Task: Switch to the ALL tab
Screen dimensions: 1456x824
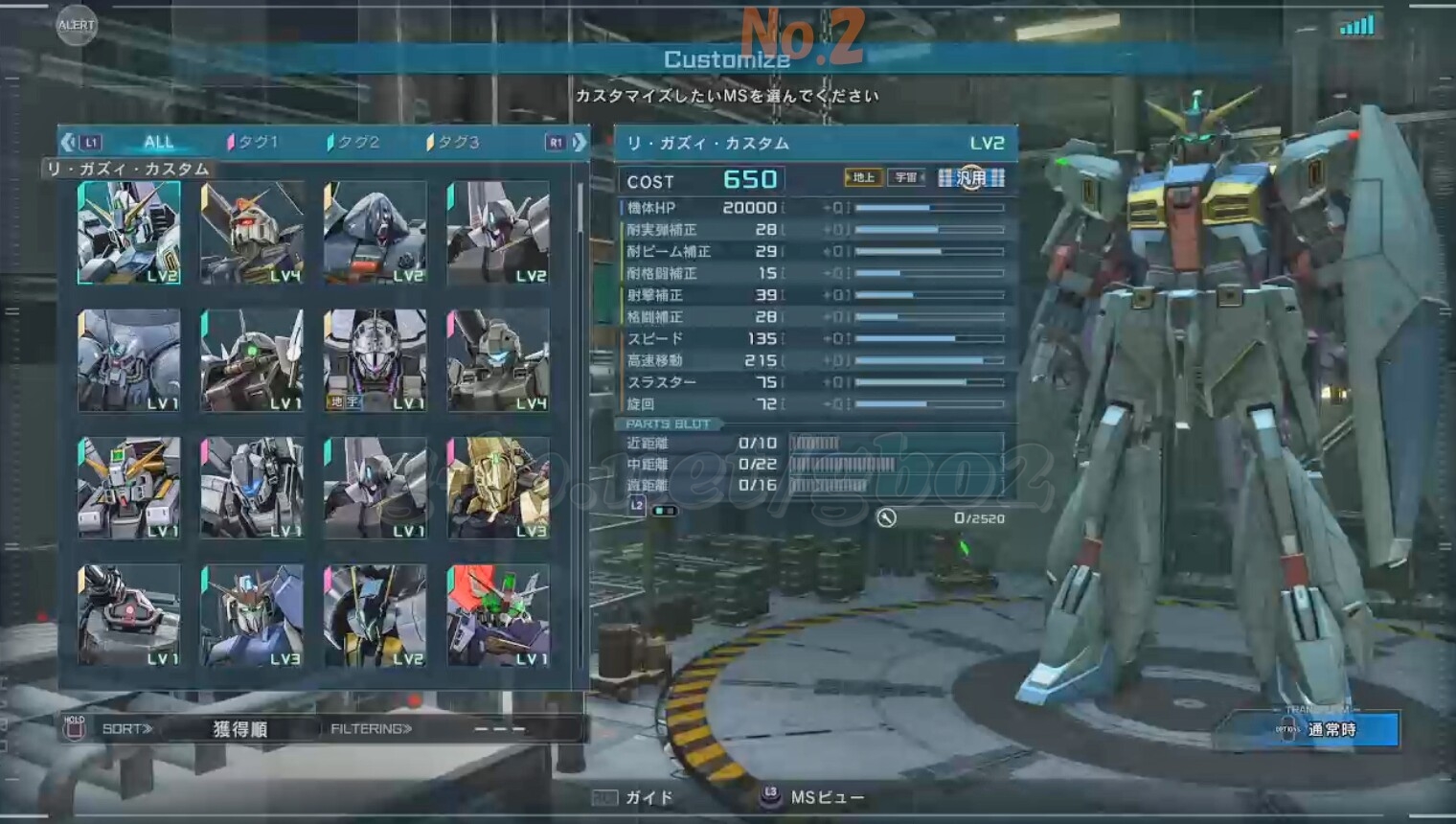Action: [x=158, y=142]
